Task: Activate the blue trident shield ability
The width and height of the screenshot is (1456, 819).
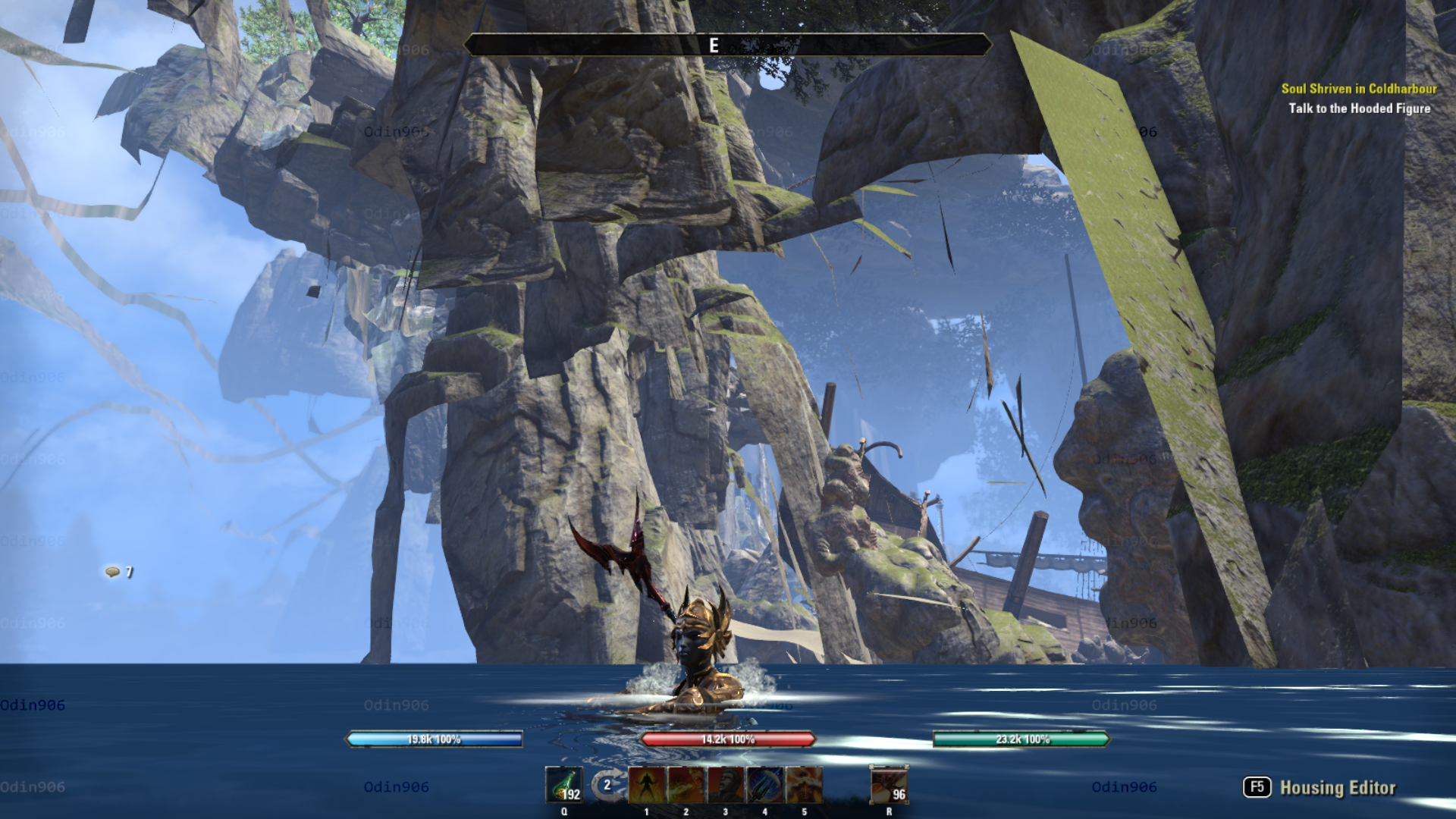Action: pos(765,785)
